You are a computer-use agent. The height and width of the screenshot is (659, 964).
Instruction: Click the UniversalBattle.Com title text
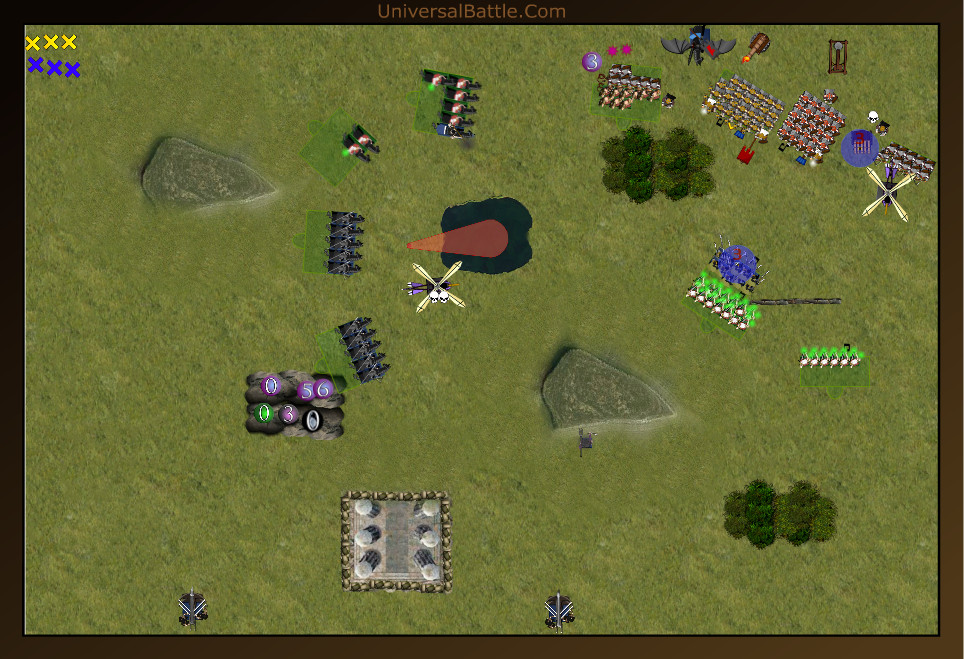[471, 12]
